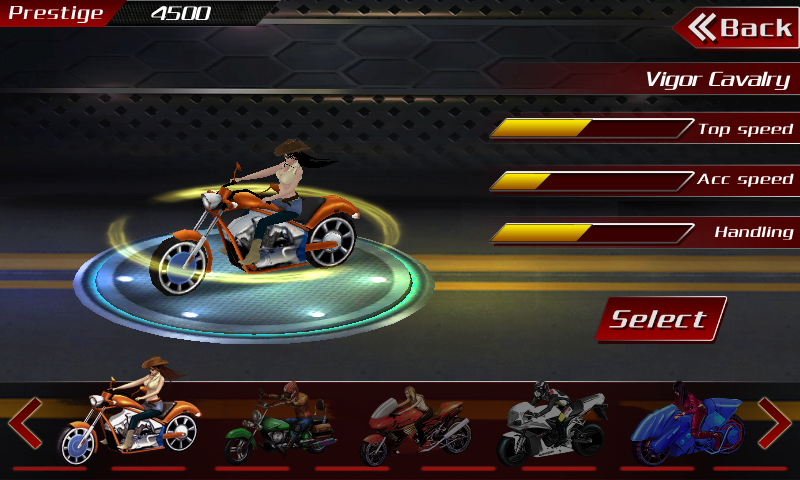Screen dimensions: 800x480
Task: Select the red sport bike thumbnail
Action: coord(418,424)
